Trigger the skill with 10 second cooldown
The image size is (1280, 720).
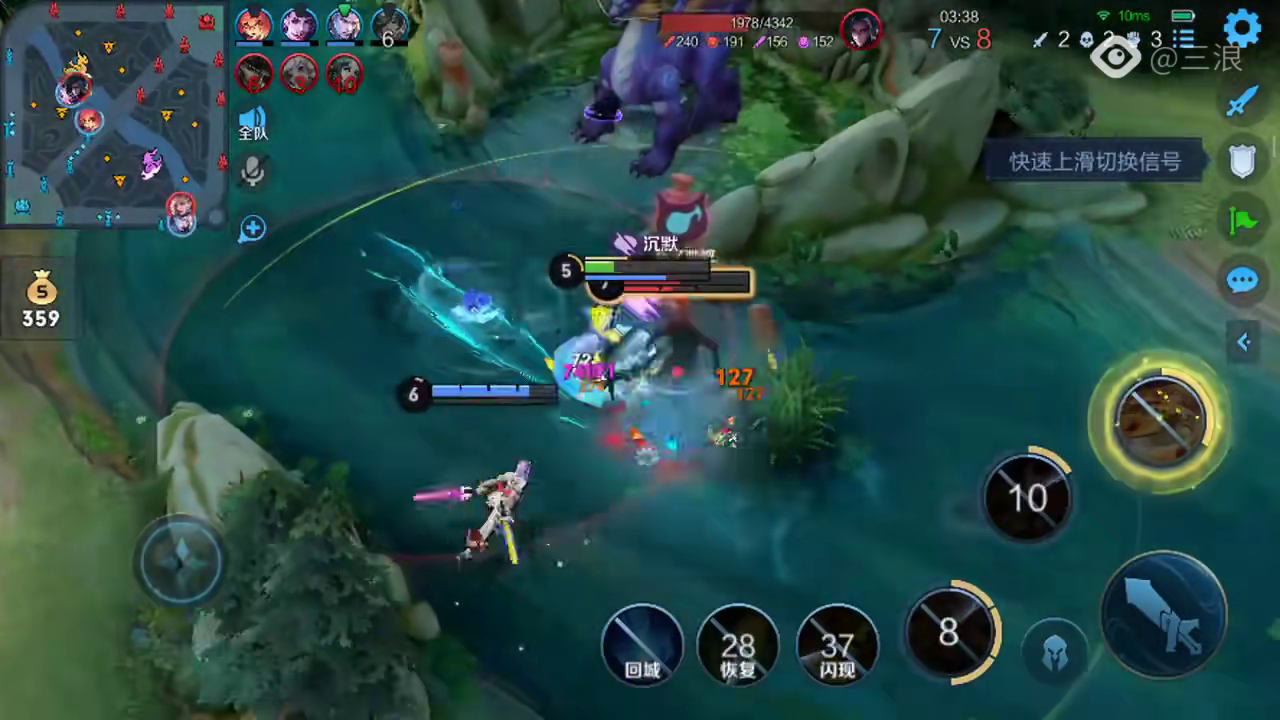1026,497
